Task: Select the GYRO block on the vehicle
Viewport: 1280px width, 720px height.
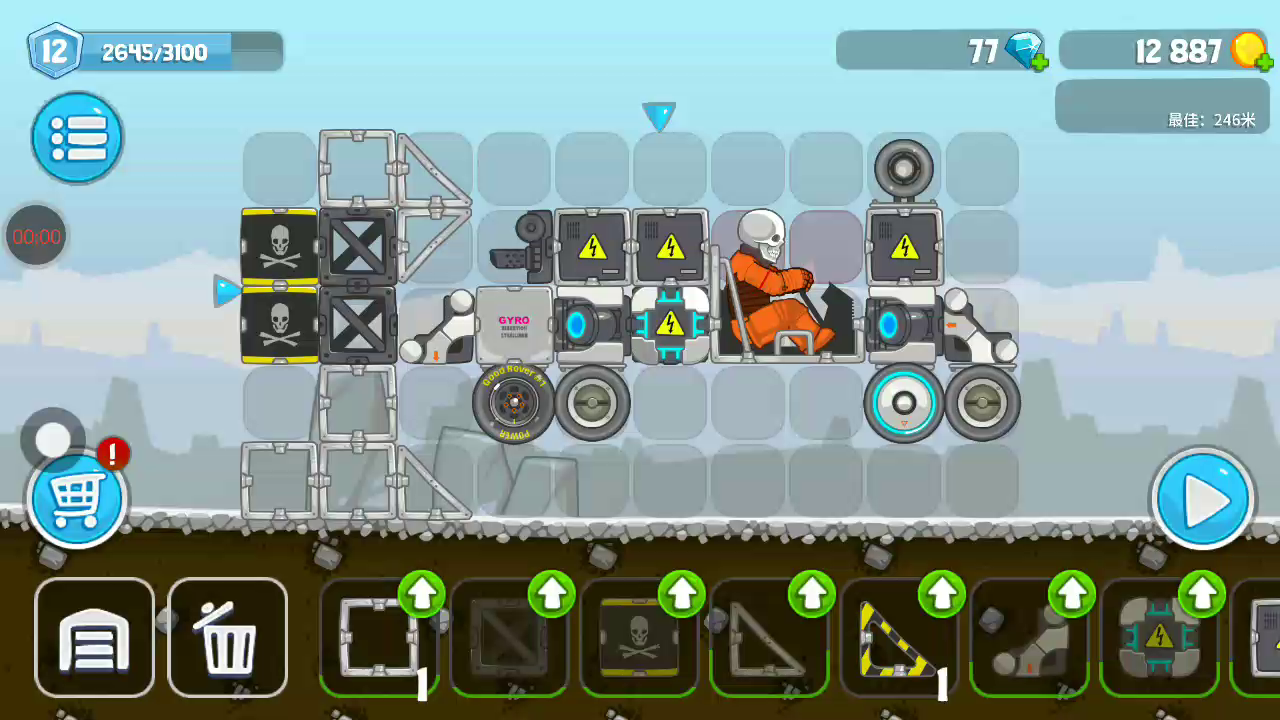Action: [x=514, y=326]
